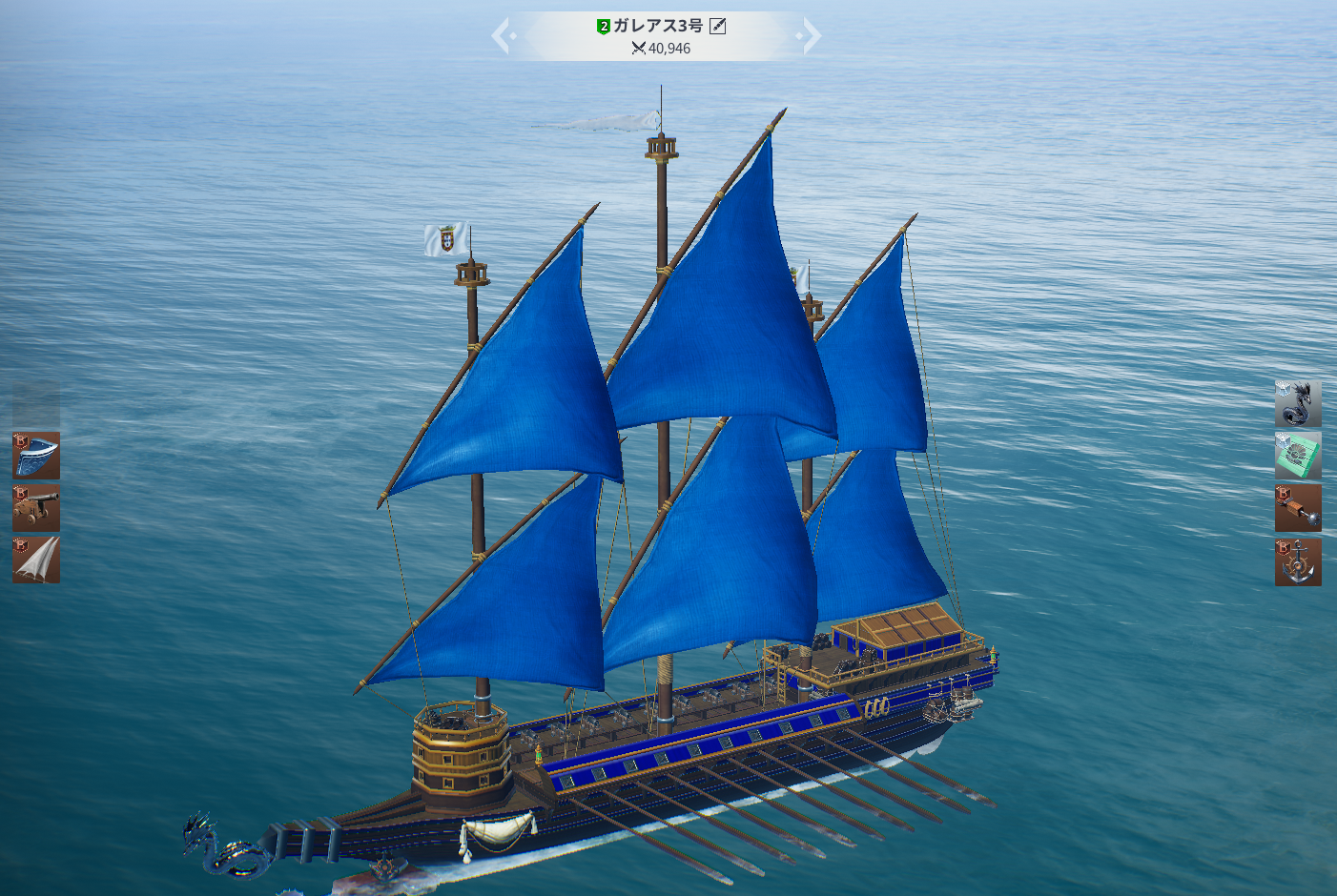Screen dimensions: 1337x896
Task: Select the white sail equipment slot
Action: [36, 560]
